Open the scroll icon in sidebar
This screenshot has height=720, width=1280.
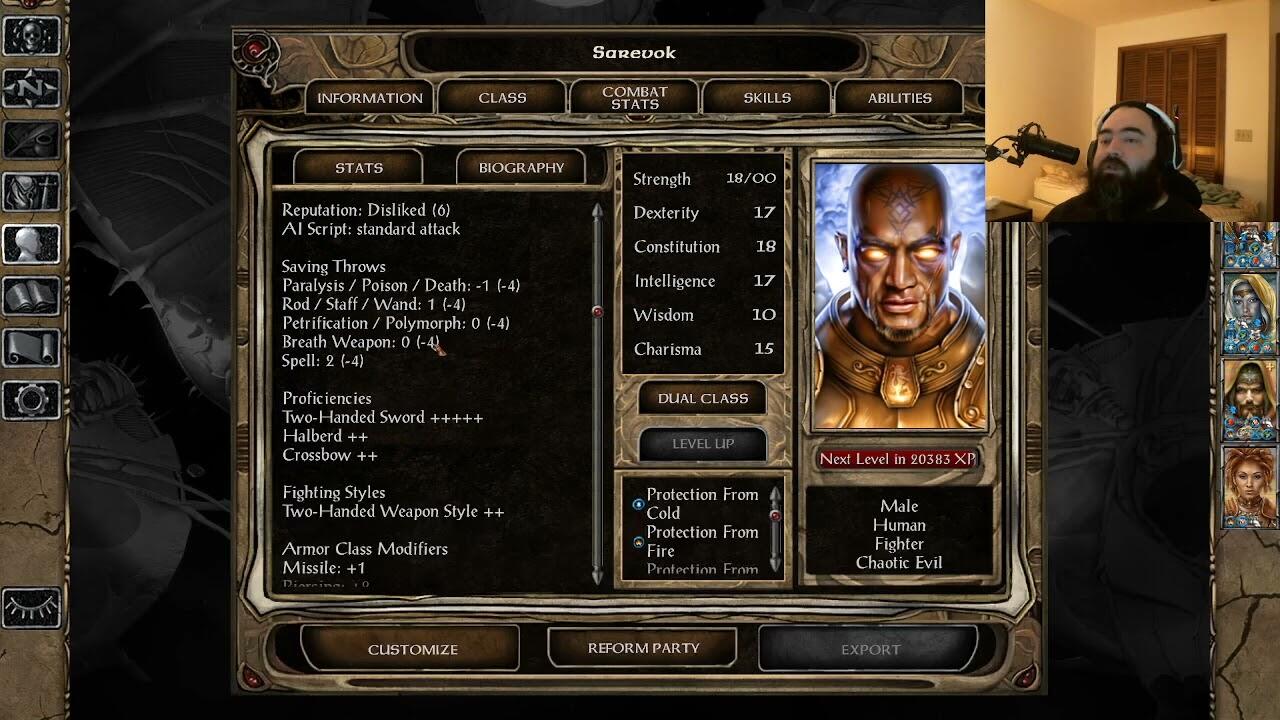pyautogui.click(x=31, y=348)
